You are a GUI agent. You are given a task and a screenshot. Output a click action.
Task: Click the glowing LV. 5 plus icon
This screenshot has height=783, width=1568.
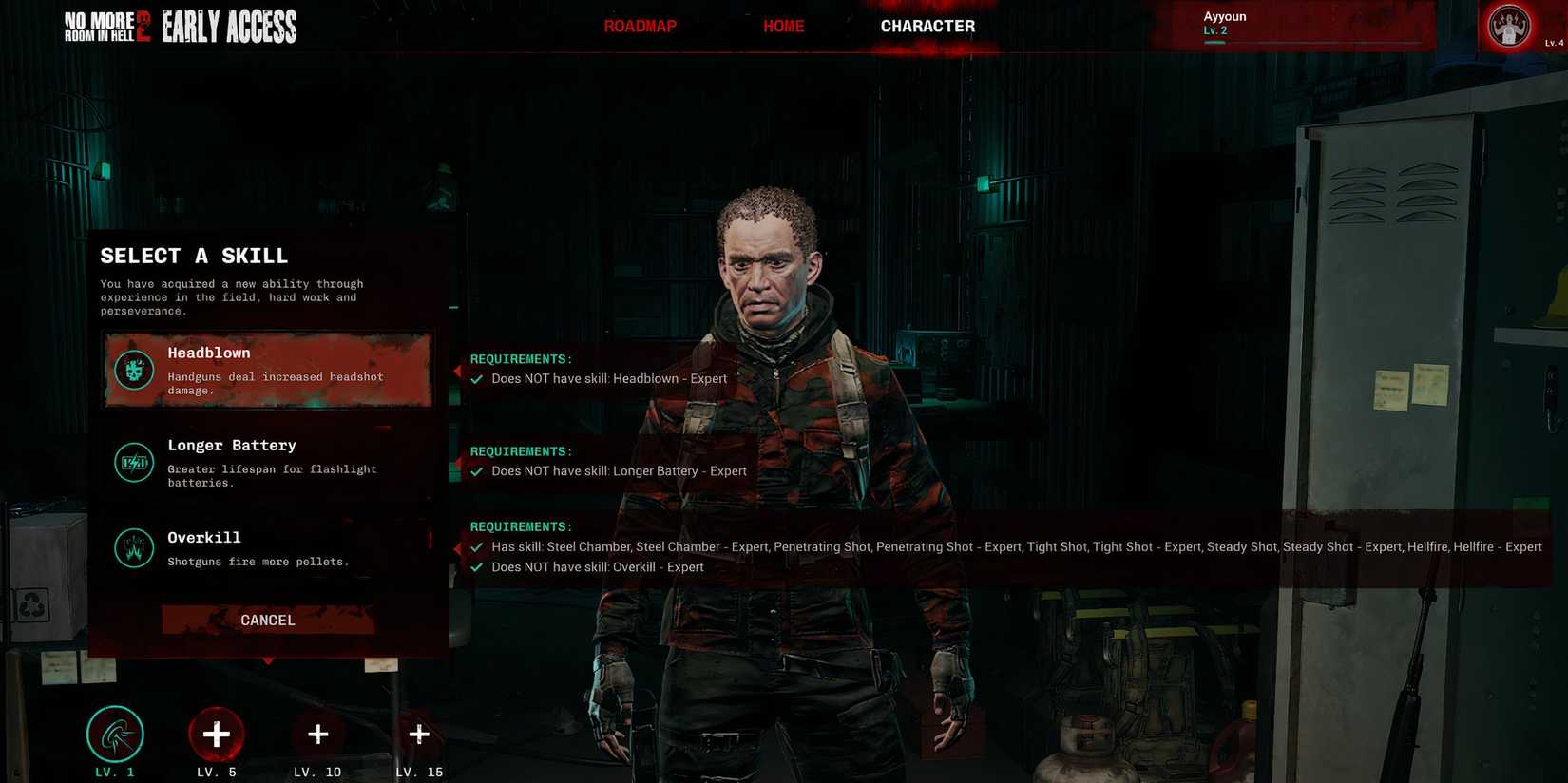[x=216, y=733]
